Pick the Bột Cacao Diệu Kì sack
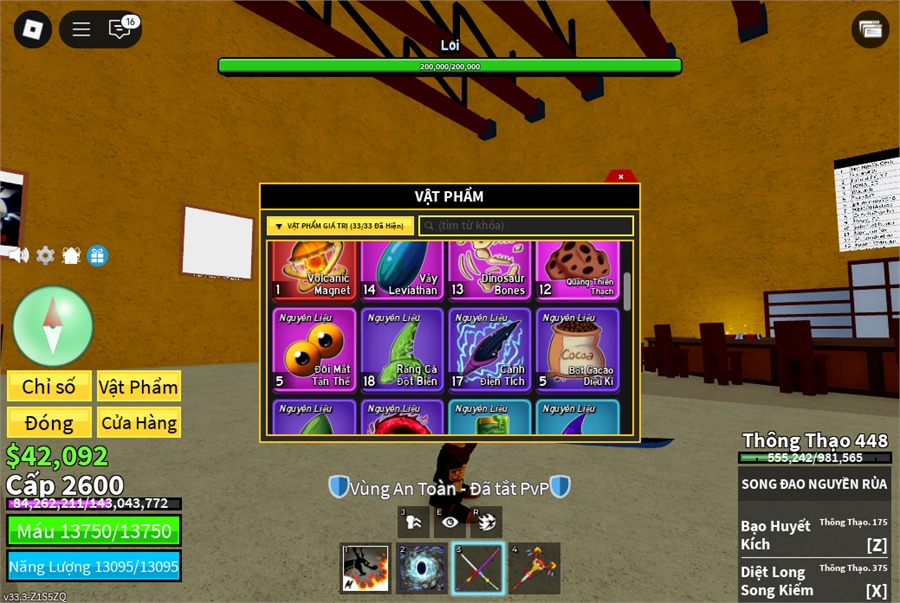The image size is (900, 603). [x=577, y=349]
